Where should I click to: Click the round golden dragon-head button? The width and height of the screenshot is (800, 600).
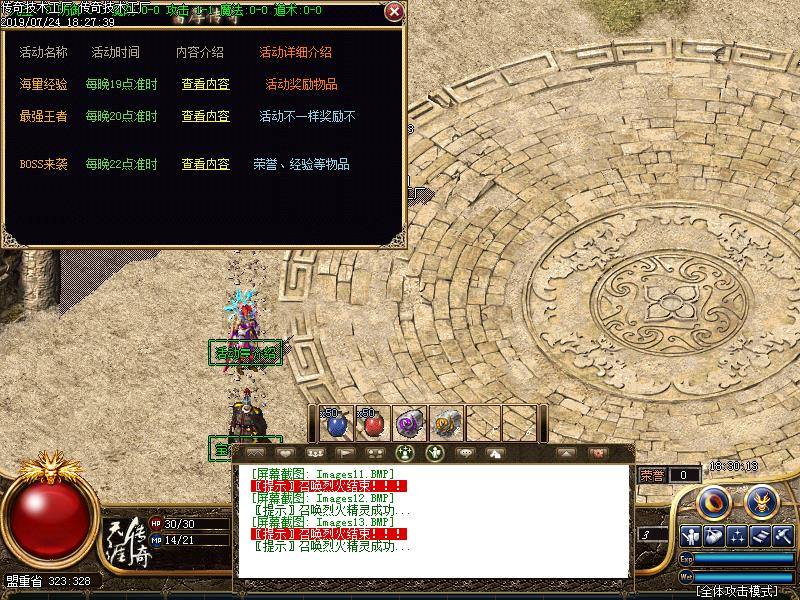(763, 499)
